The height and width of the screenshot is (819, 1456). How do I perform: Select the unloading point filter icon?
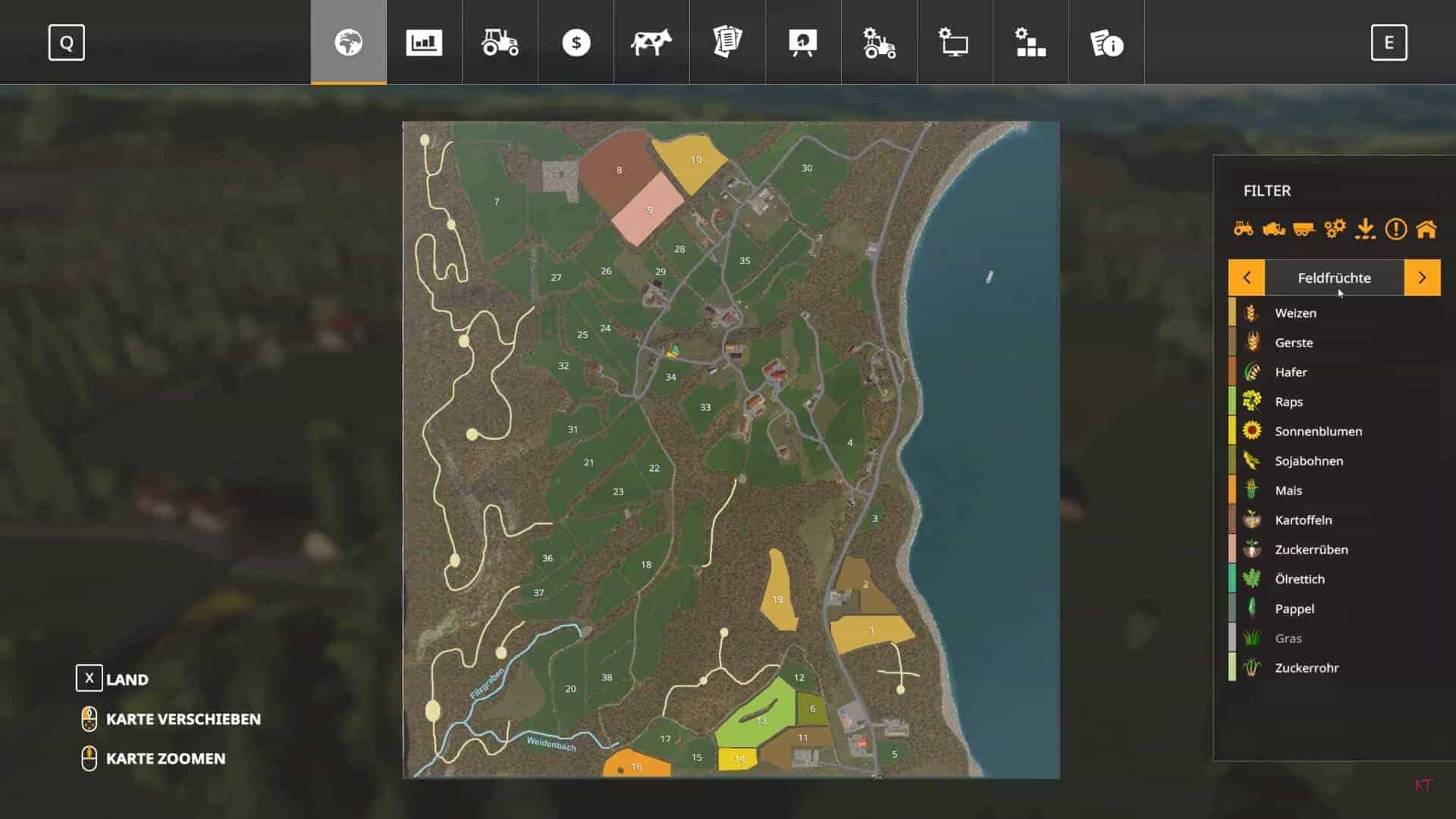(1365, 227)
